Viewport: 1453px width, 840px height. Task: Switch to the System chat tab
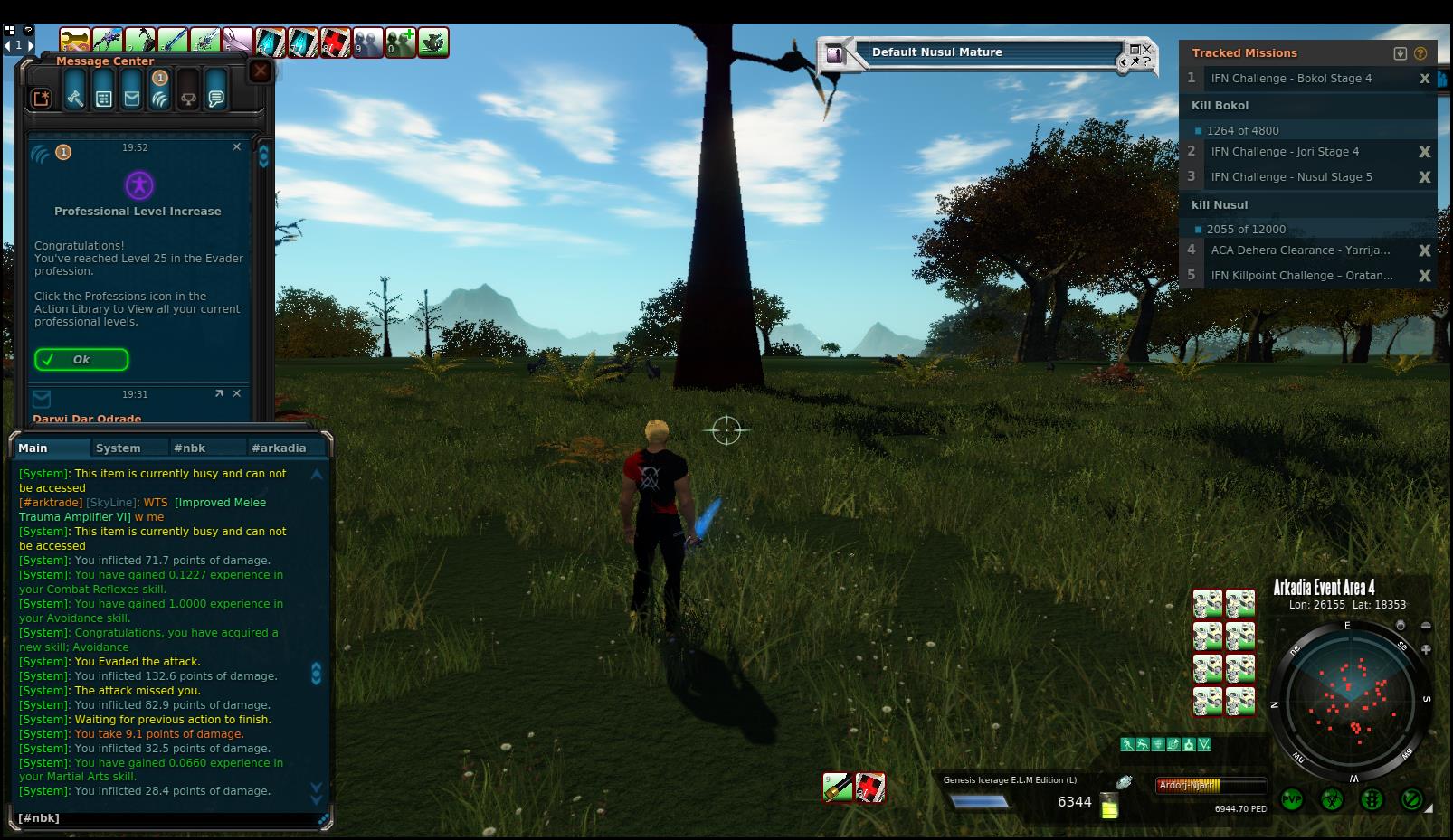[119, 448]
